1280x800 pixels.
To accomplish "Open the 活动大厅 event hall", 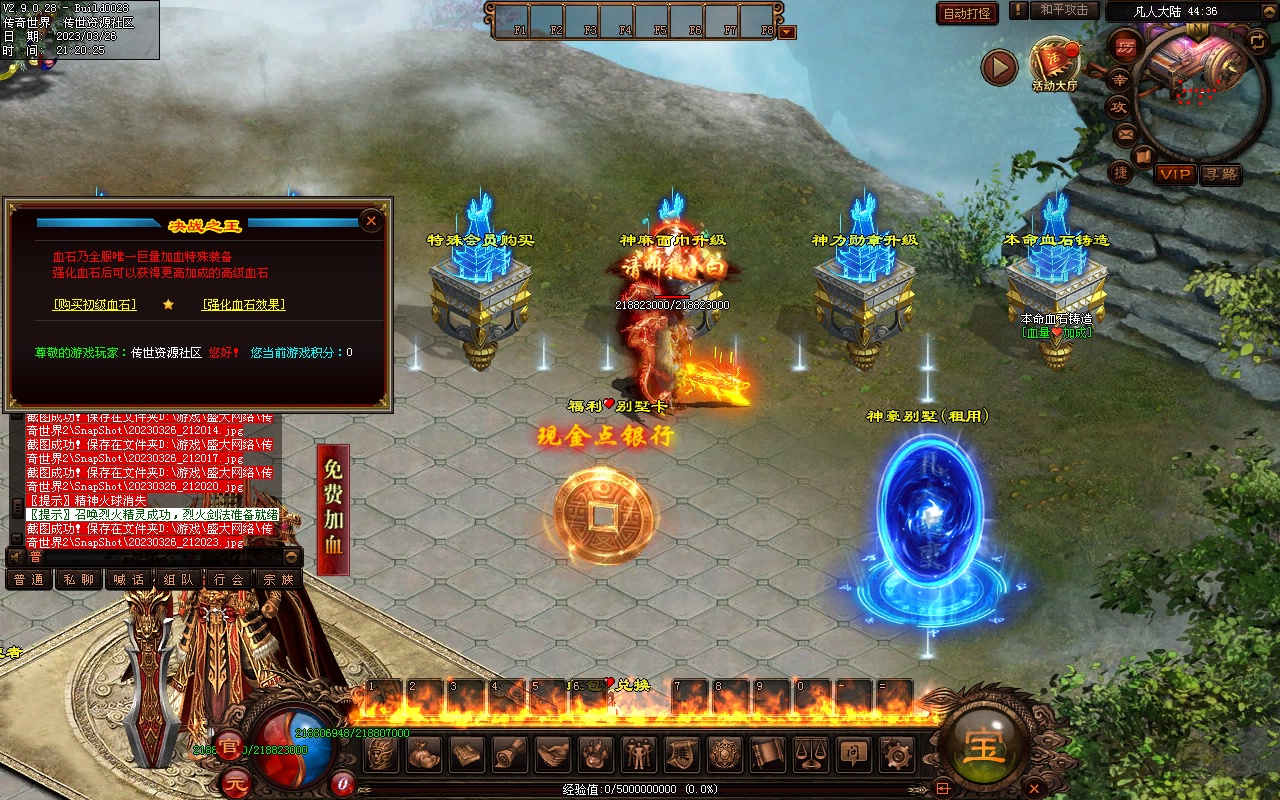I will 1054,65.
